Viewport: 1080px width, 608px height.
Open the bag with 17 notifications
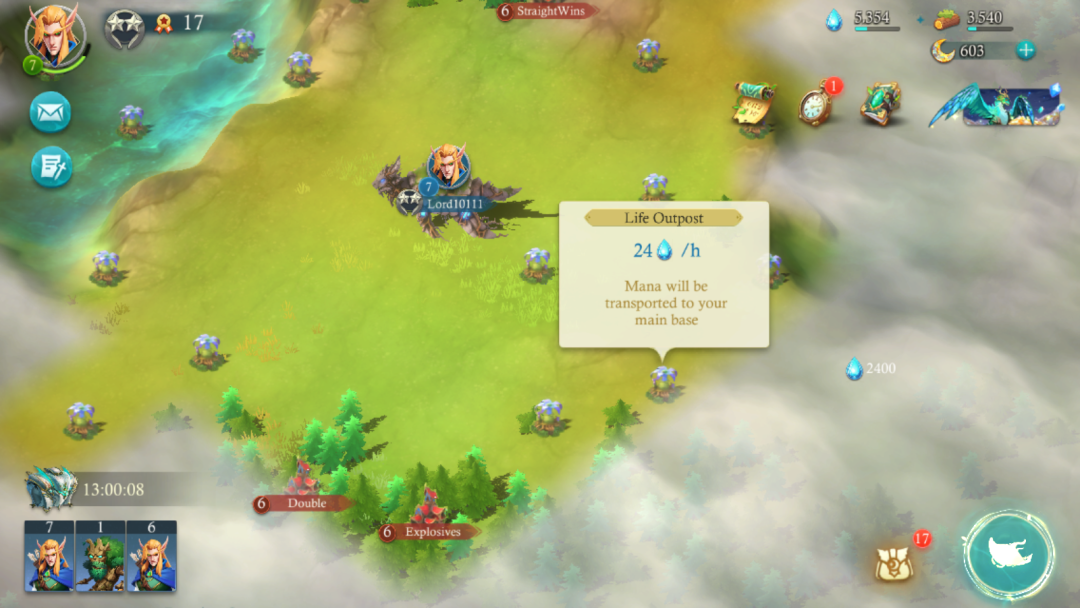(x=892, y=564)
